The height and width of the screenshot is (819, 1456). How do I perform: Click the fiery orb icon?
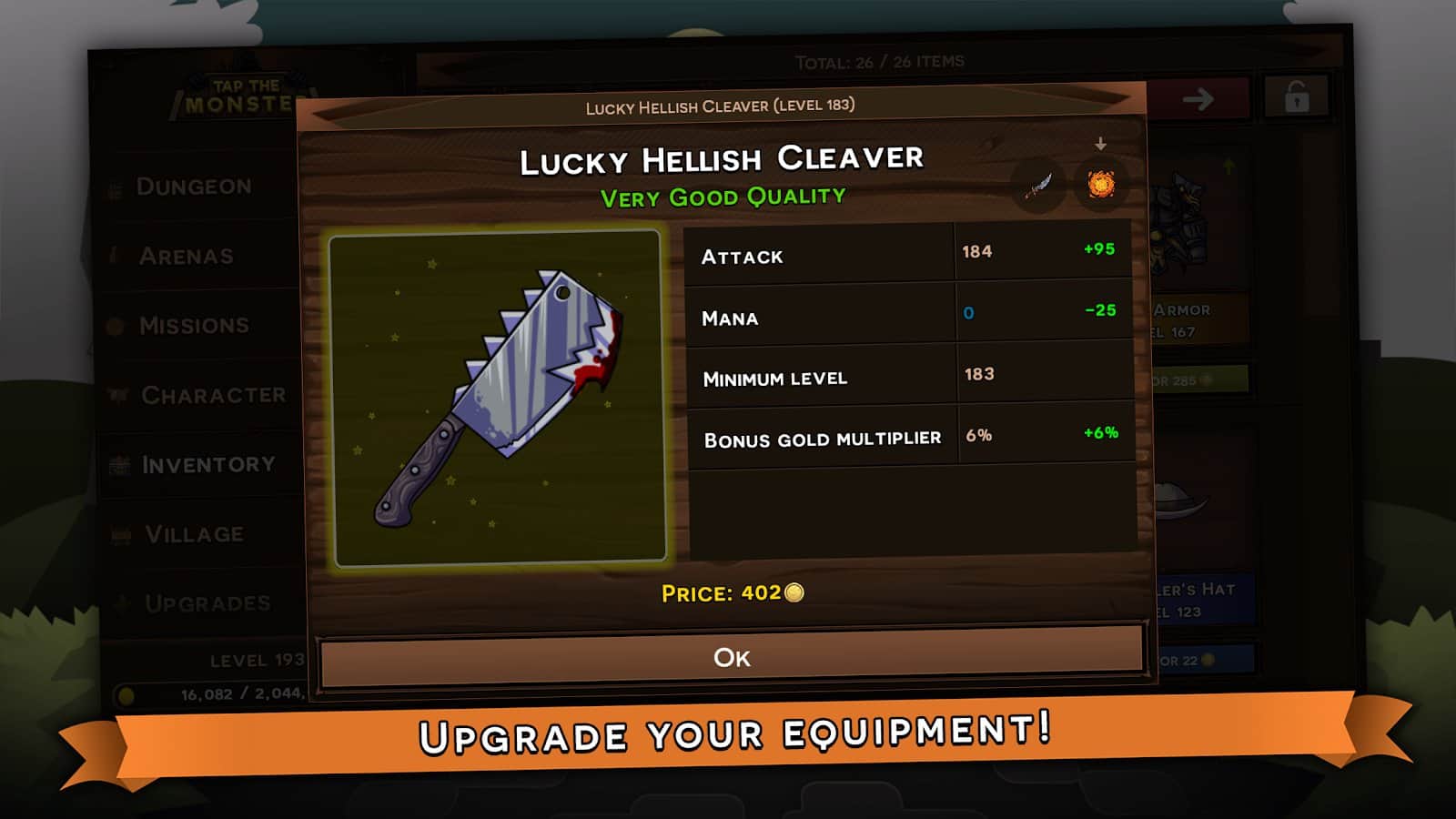[x=1101, y=185]
